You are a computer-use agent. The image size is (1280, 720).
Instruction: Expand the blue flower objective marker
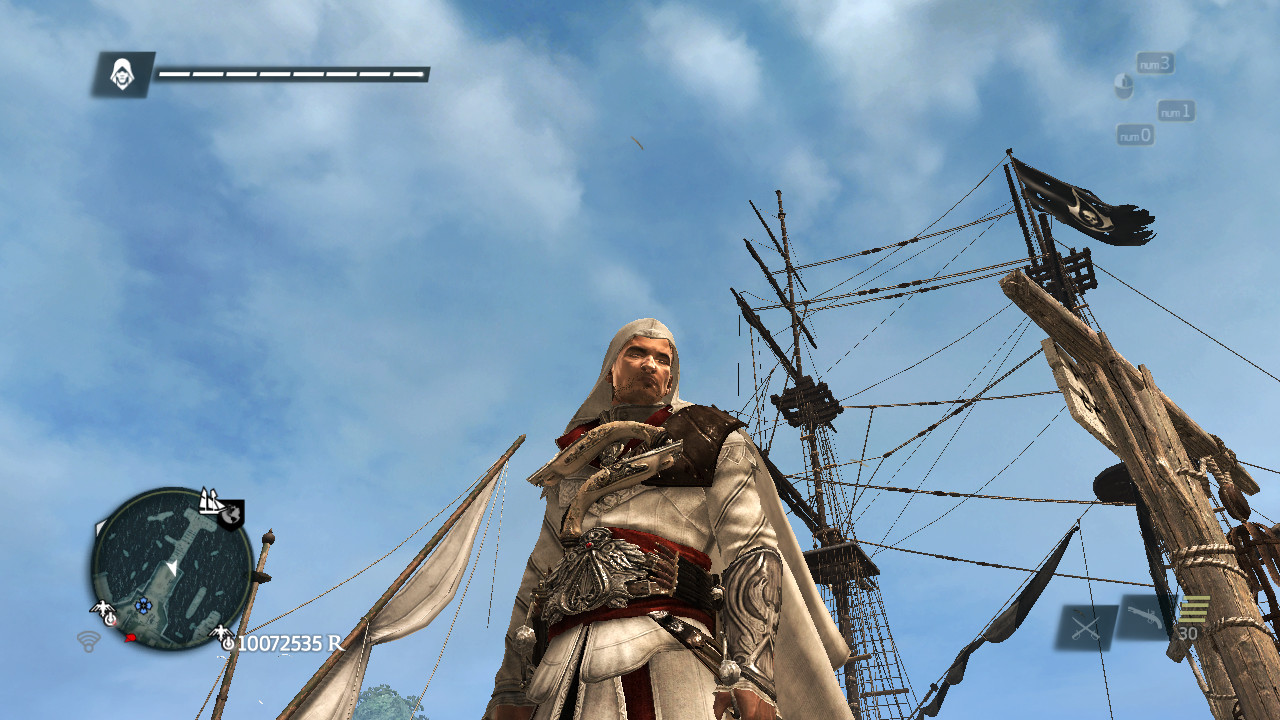coord(142,605)
